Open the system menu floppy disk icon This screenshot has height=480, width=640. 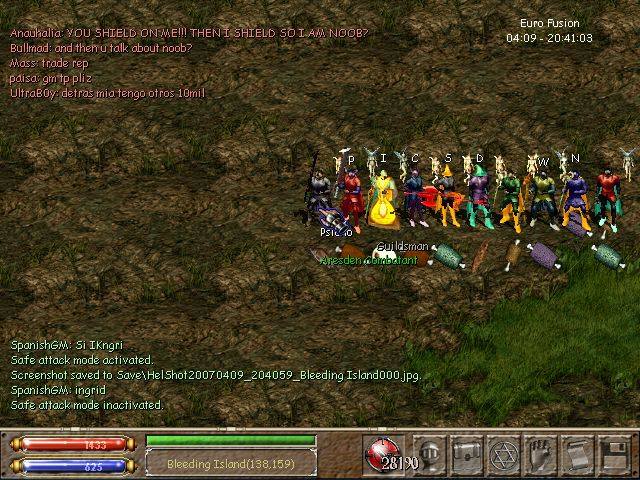tap(613, 452)
